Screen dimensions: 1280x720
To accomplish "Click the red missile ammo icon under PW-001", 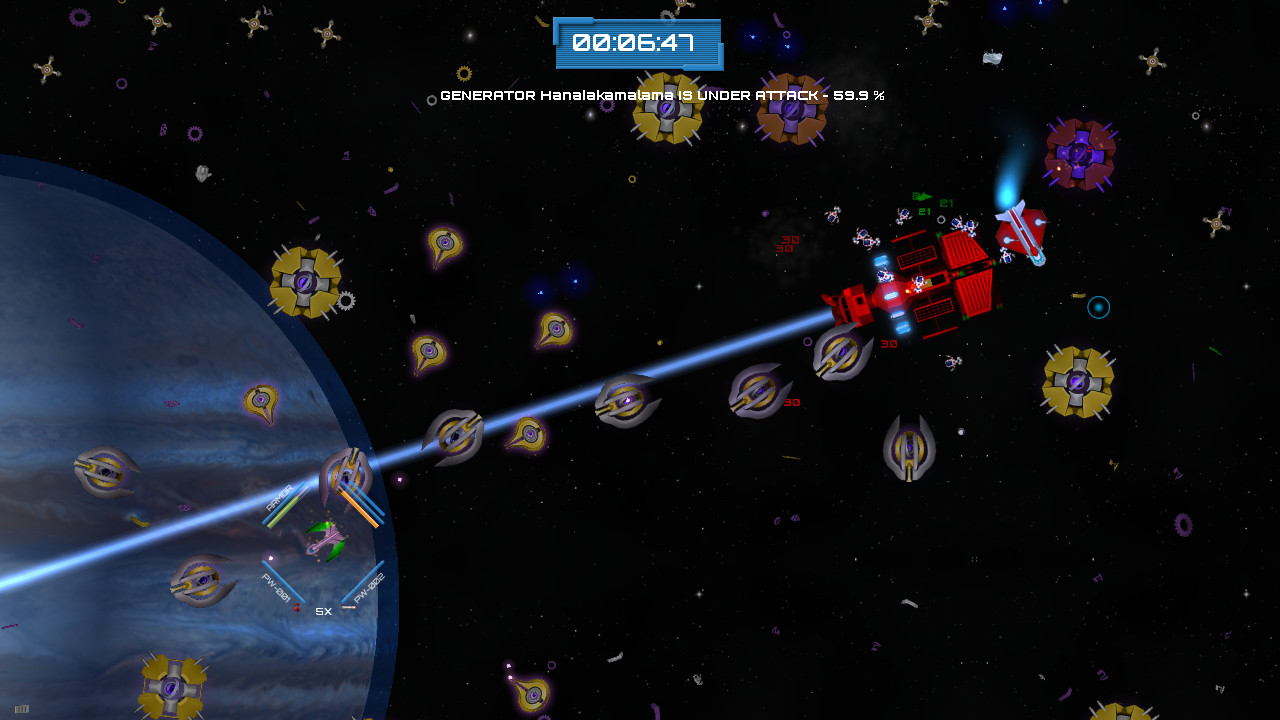I will (297, 608).
